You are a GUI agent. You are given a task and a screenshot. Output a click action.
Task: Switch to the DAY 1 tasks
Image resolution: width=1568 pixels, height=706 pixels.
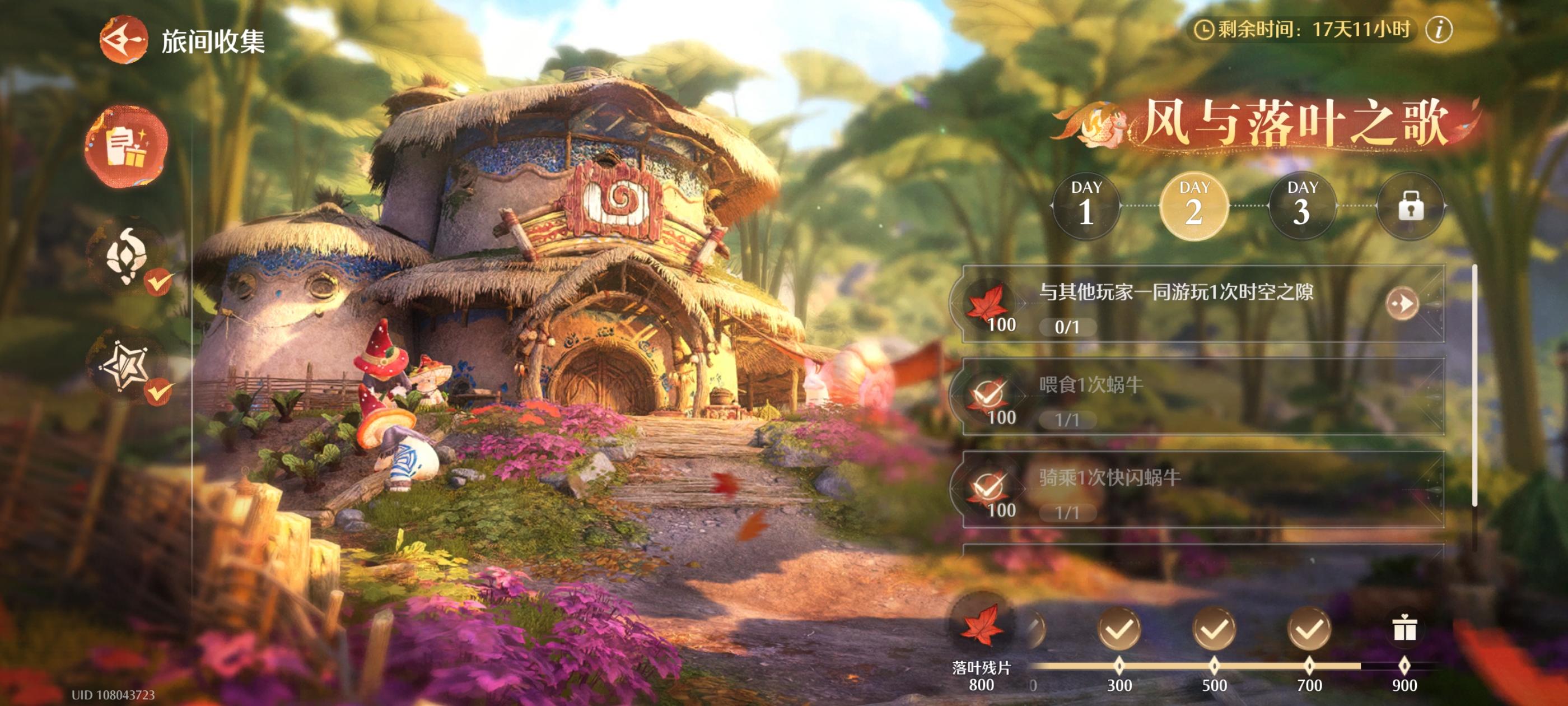tap(1086, 205)
